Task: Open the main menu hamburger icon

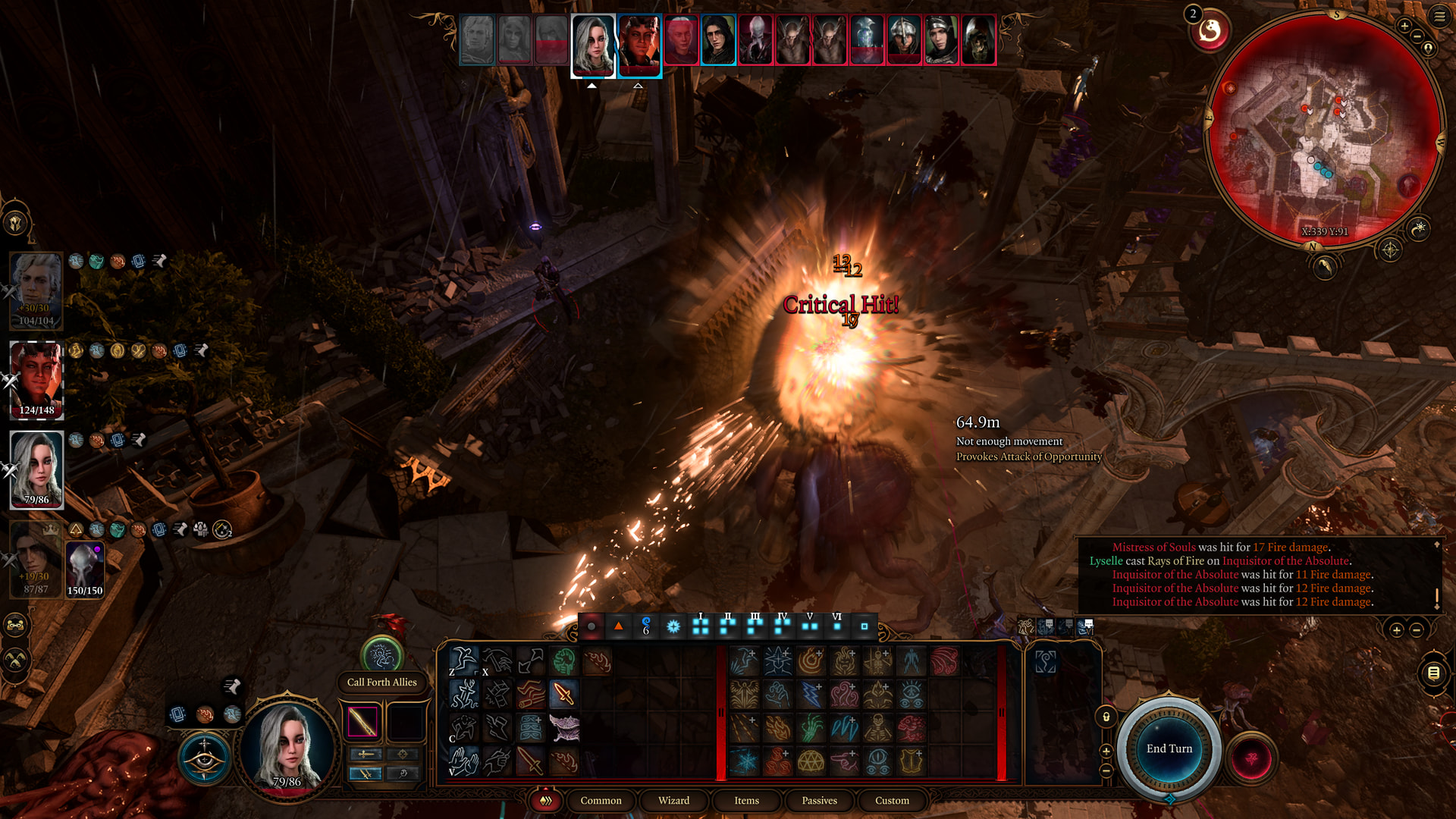Action: point(1439,15)
